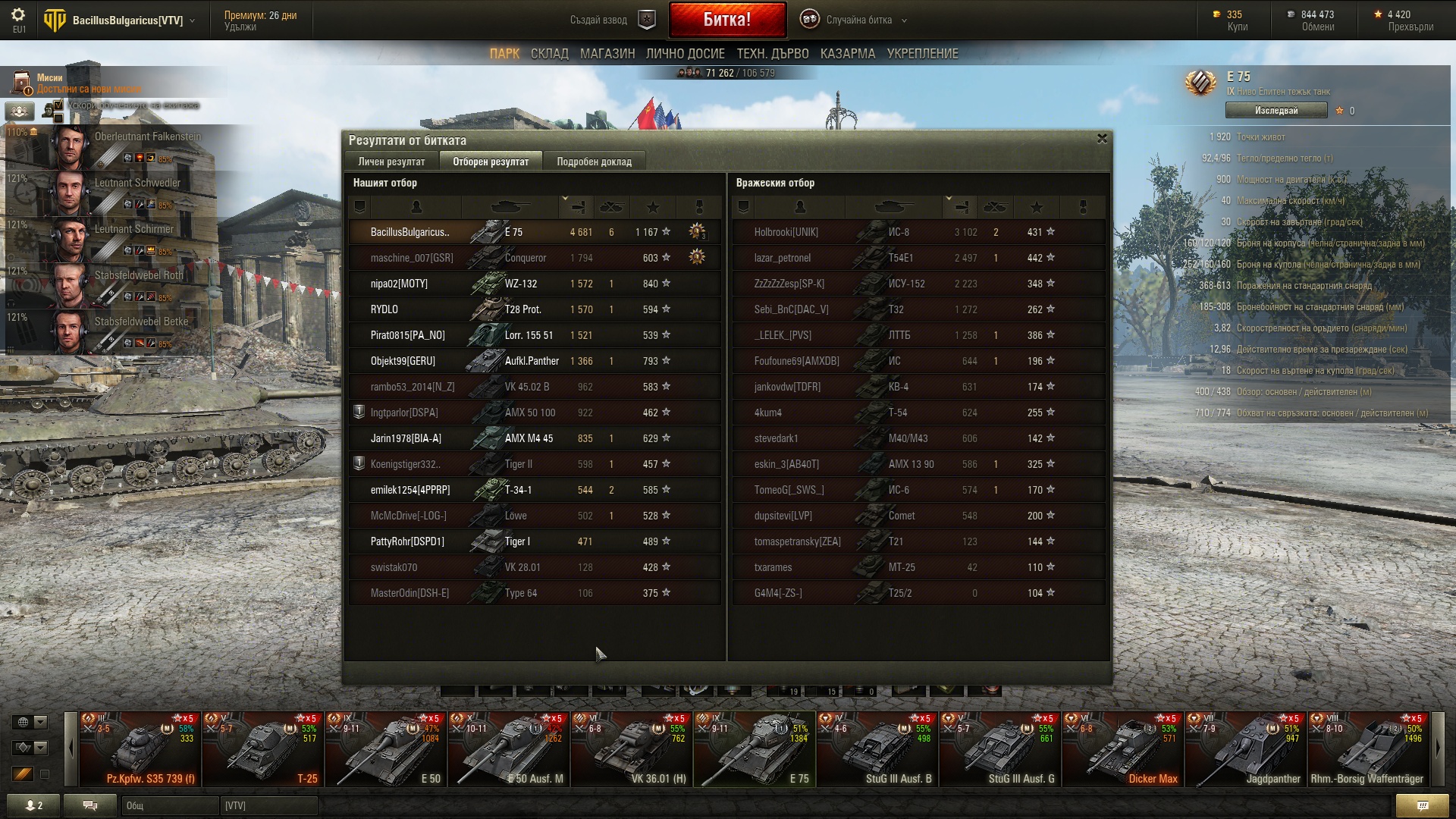This screenshot has height=819, width=1456.
Task: Select the E 50 tank in the carousel
Action: (386, 751)
